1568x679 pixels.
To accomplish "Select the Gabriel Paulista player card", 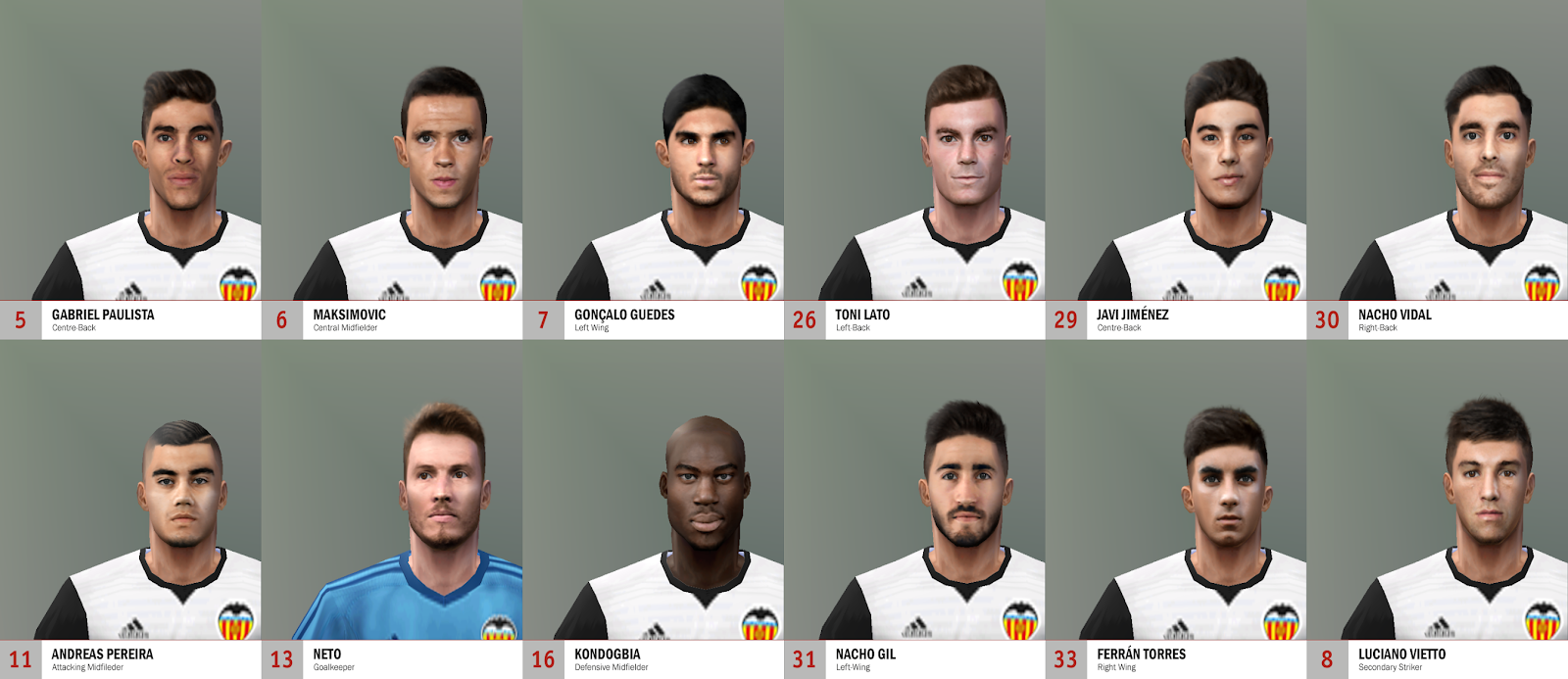I will pyautogui.click(x=130, y=171).
